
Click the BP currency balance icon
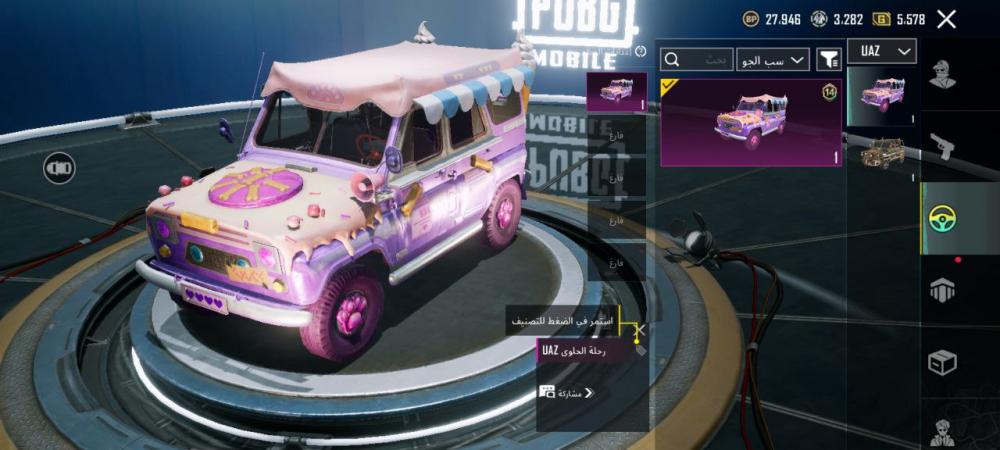pyautogui.click(x=751, y=19)
